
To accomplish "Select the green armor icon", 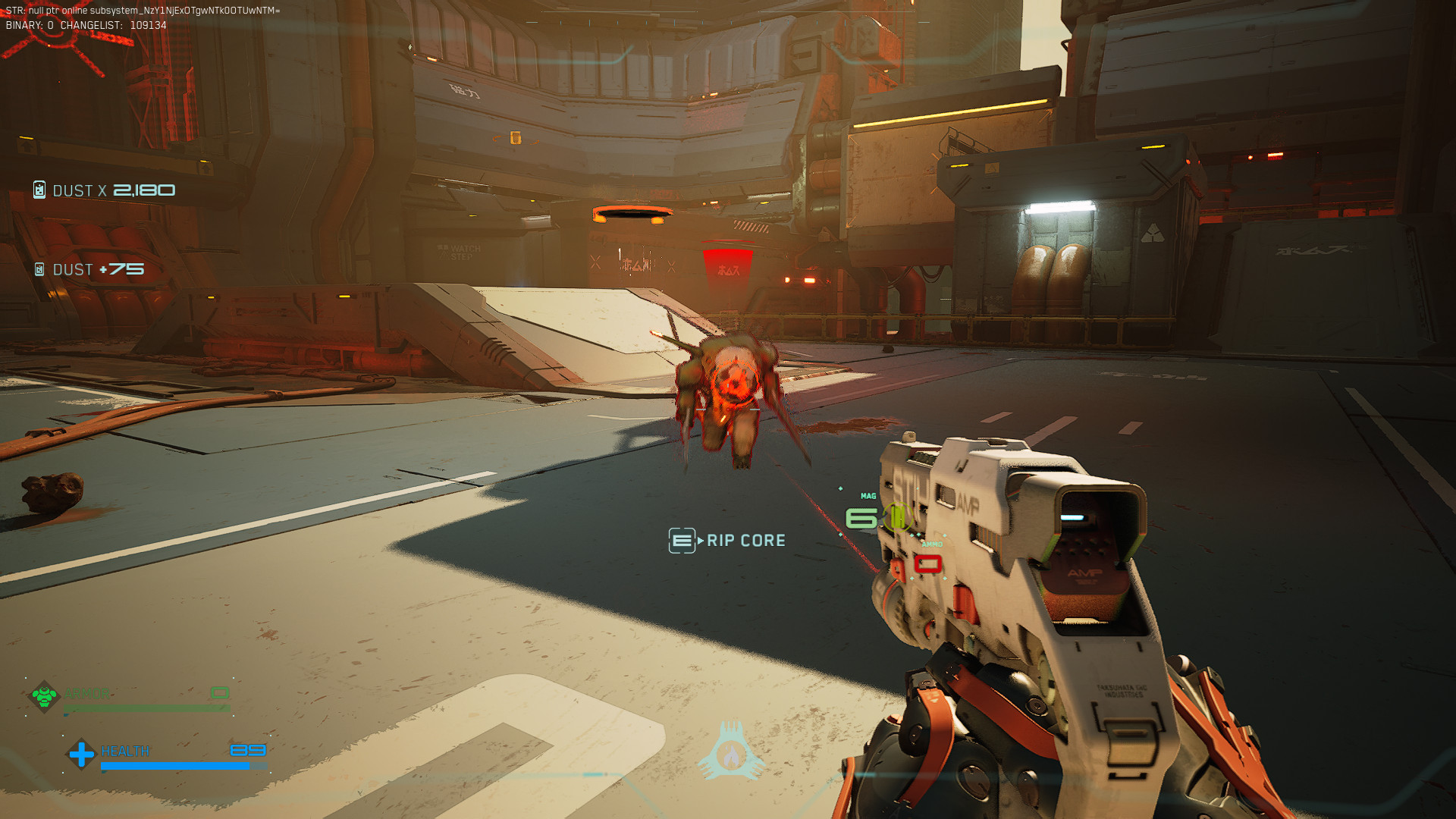I will 44,695.
